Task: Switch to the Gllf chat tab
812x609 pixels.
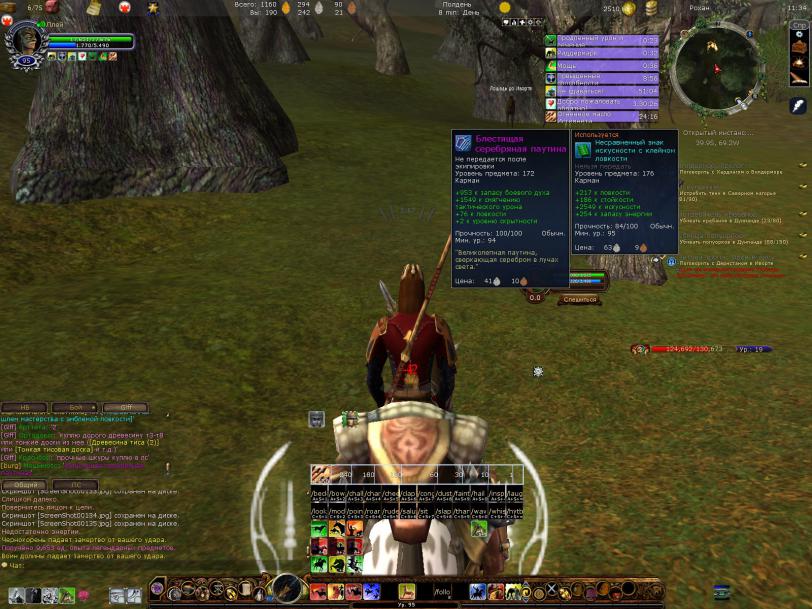Action: pyautogui.click(x=126, y=408)
